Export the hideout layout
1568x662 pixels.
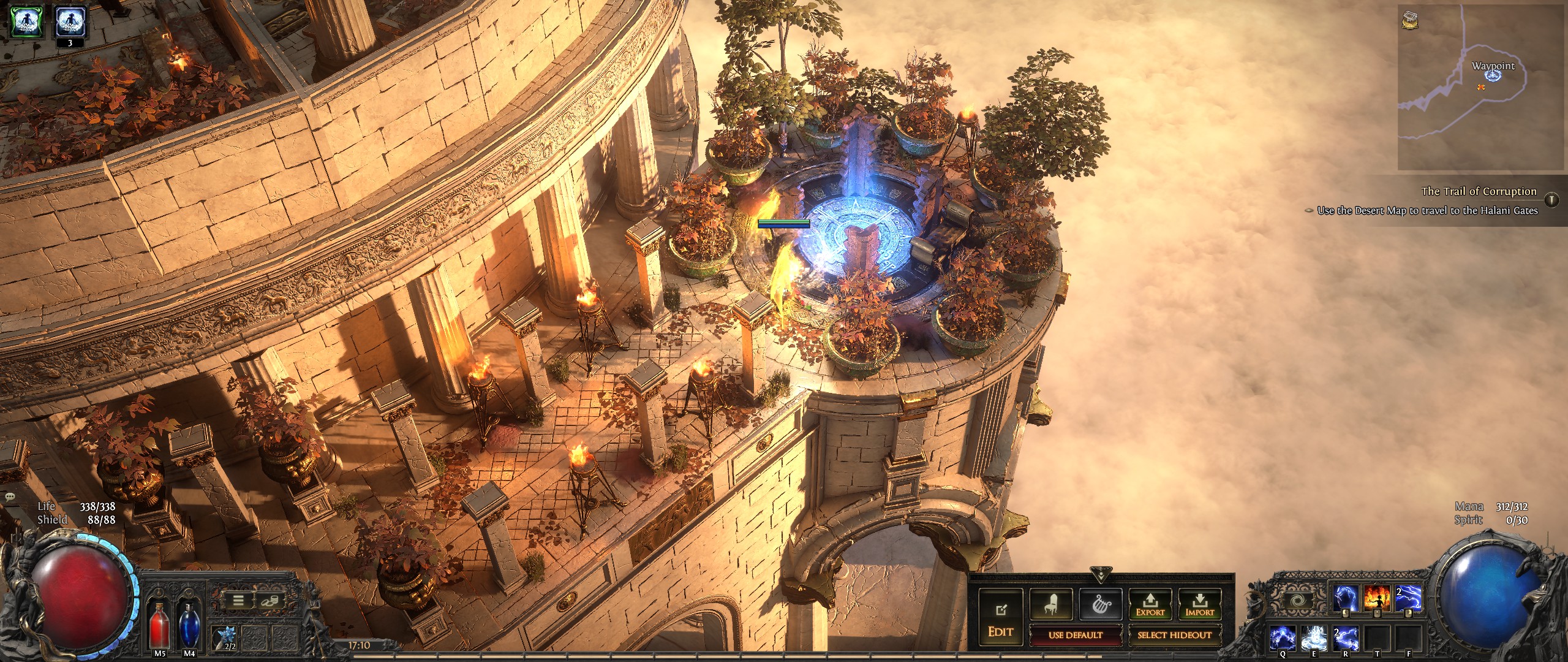pyautogui.click(x=1150, y=605)
